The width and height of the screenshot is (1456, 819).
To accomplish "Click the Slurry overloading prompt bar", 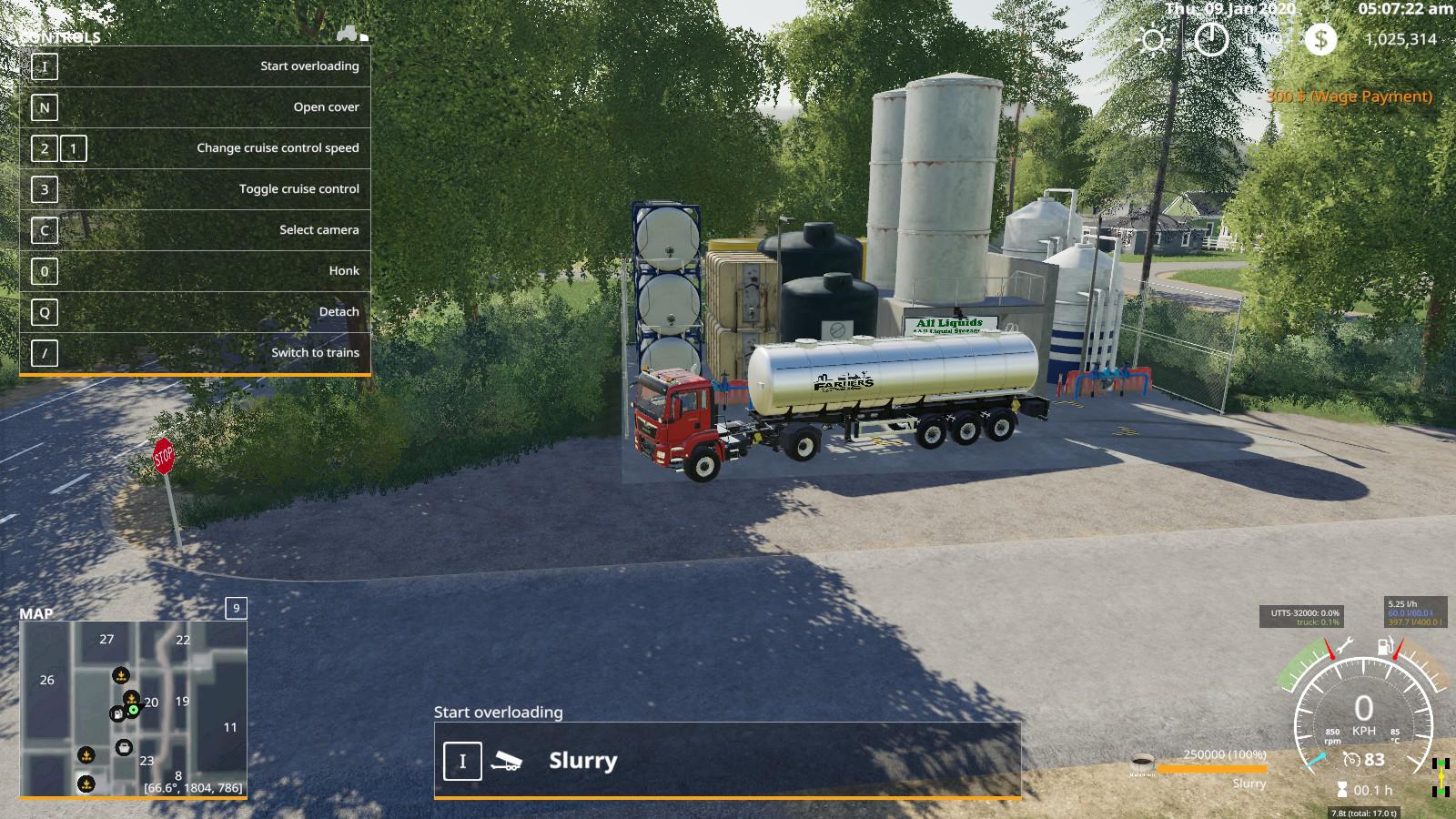I will tap(726, 761).
